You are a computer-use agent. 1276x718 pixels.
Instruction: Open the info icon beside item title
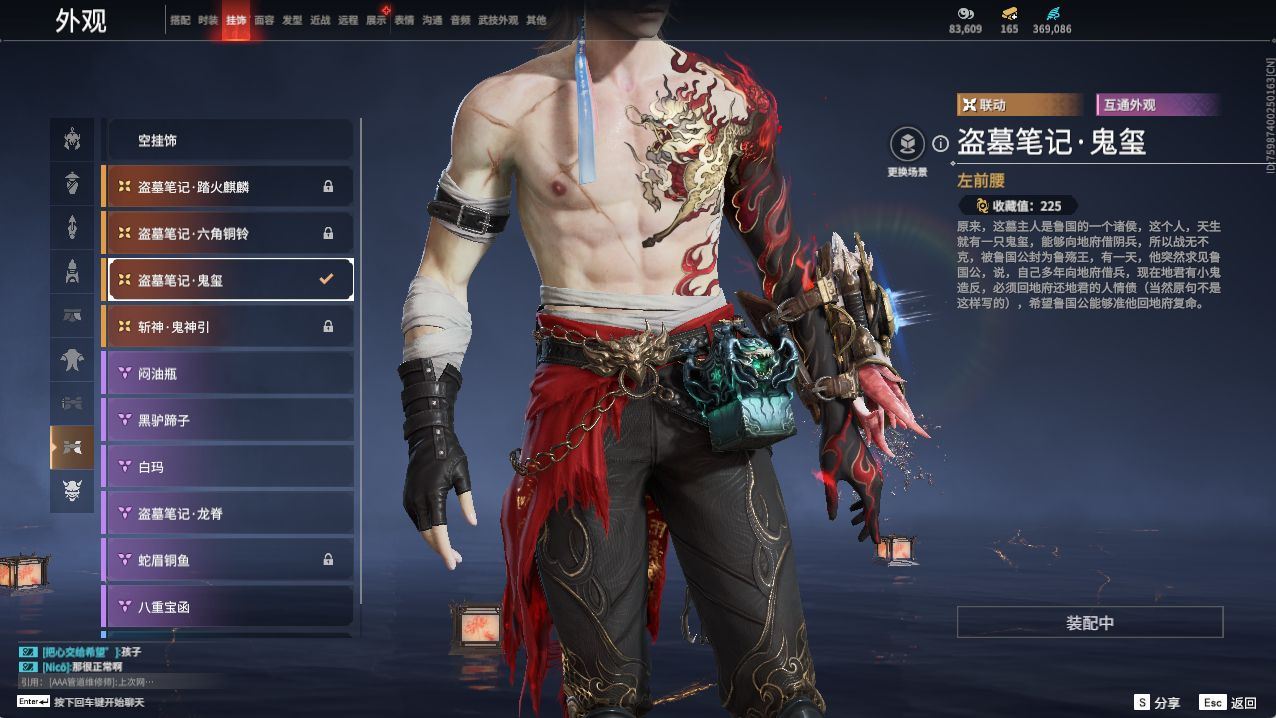940,144
